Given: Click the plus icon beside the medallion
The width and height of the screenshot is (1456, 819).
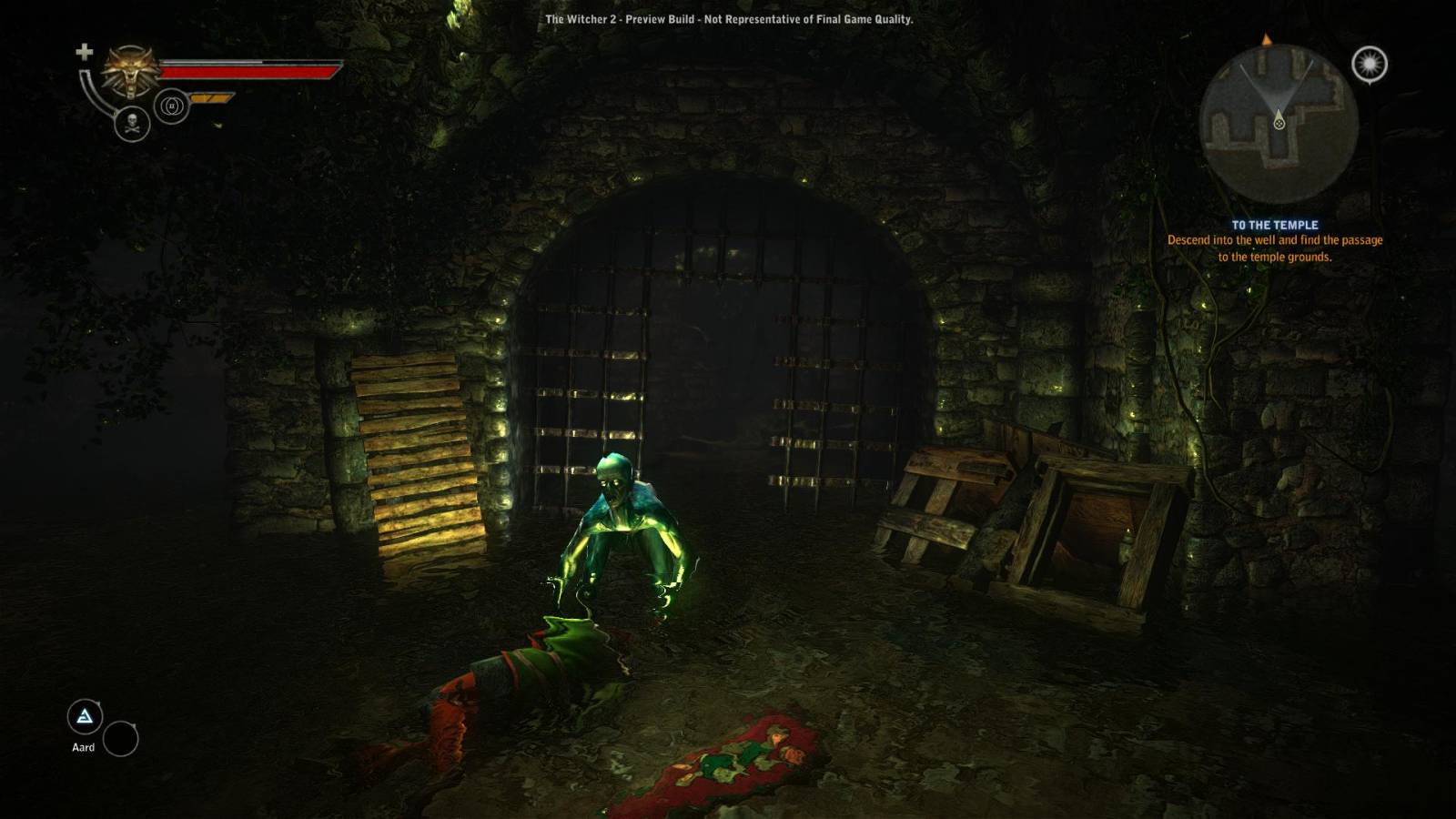Looking at the screenshot, I should point(84,52).
